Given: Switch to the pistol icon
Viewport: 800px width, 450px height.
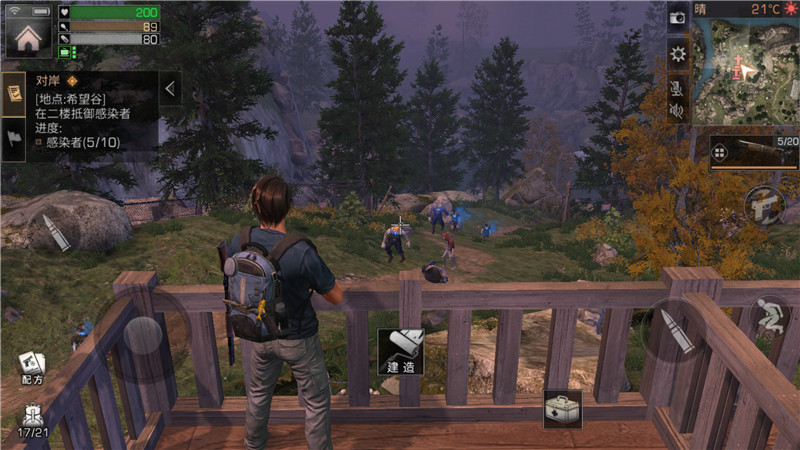Looking at the screenshot, I should [765, 205].
